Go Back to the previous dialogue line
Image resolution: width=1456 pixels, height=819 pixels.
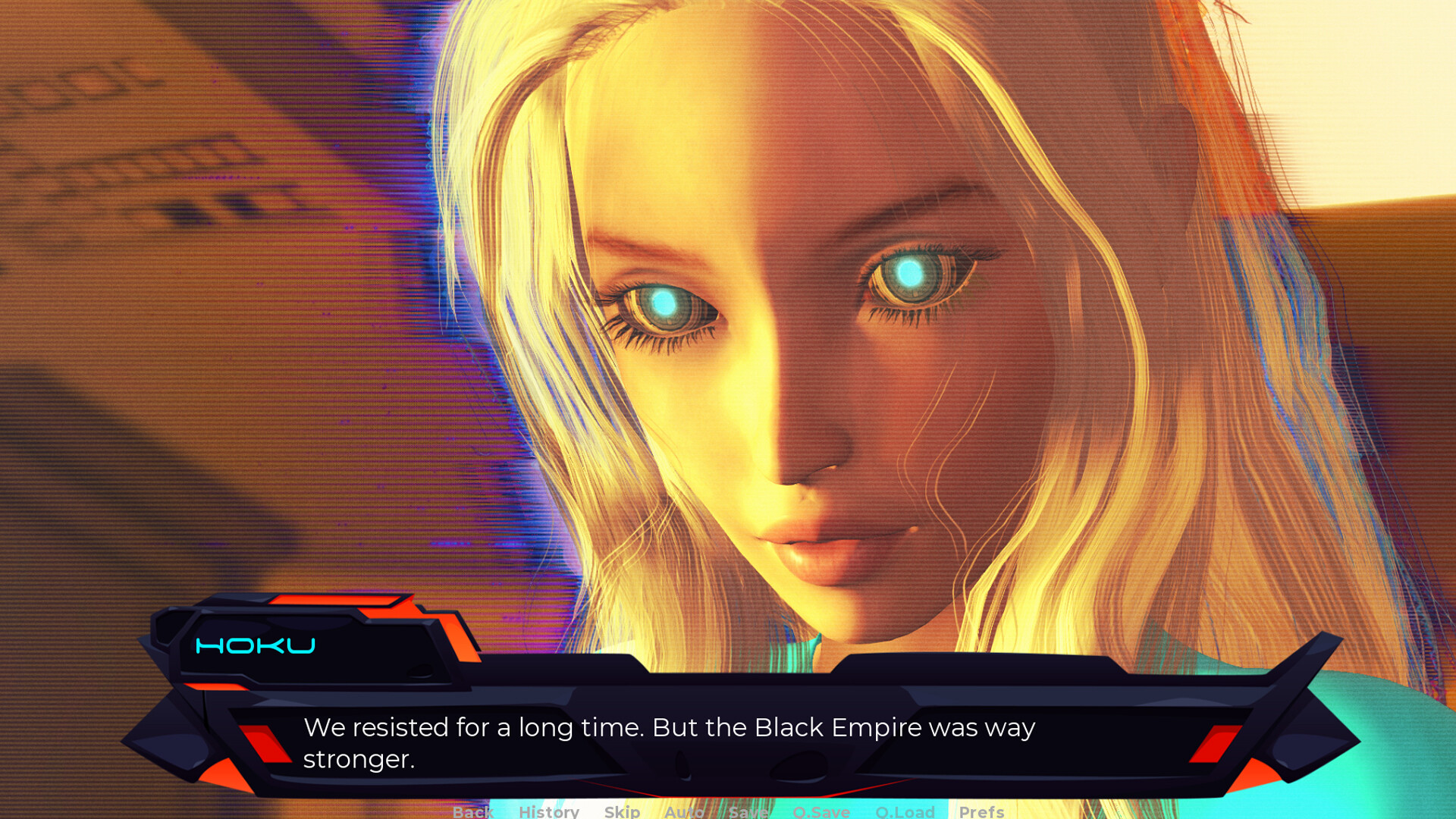[472, 812]
